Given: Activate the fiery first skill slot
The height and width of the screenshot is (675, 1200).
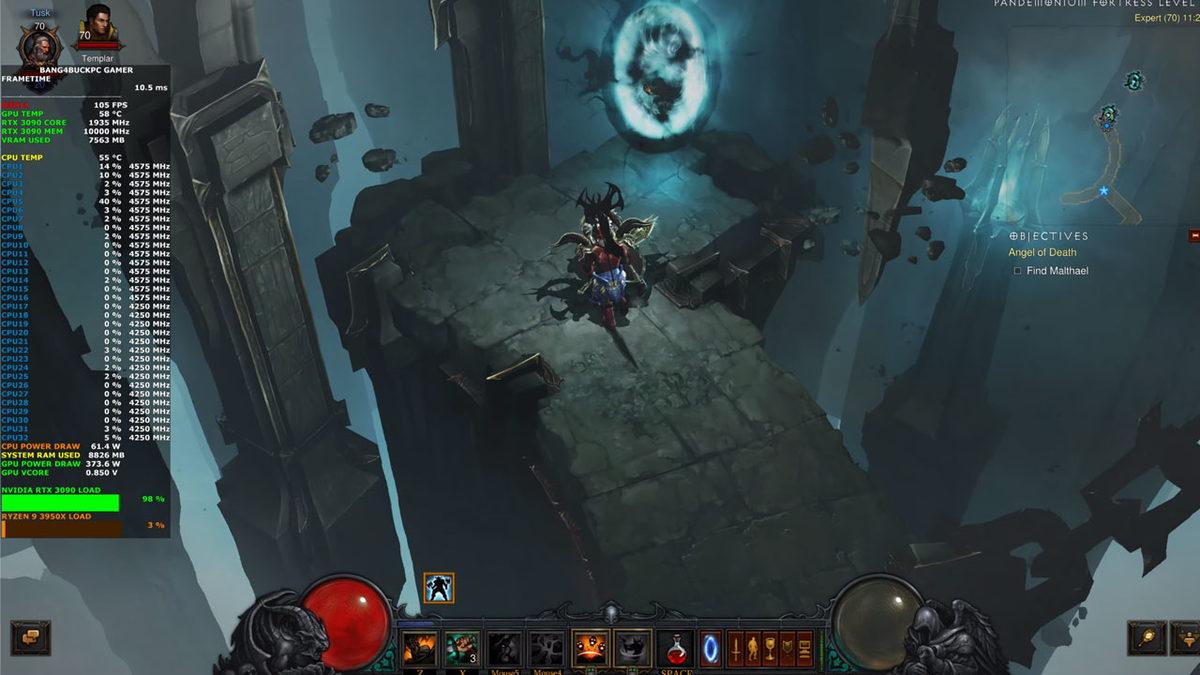Looking at the screenshot, I should [x=419, y=649].
